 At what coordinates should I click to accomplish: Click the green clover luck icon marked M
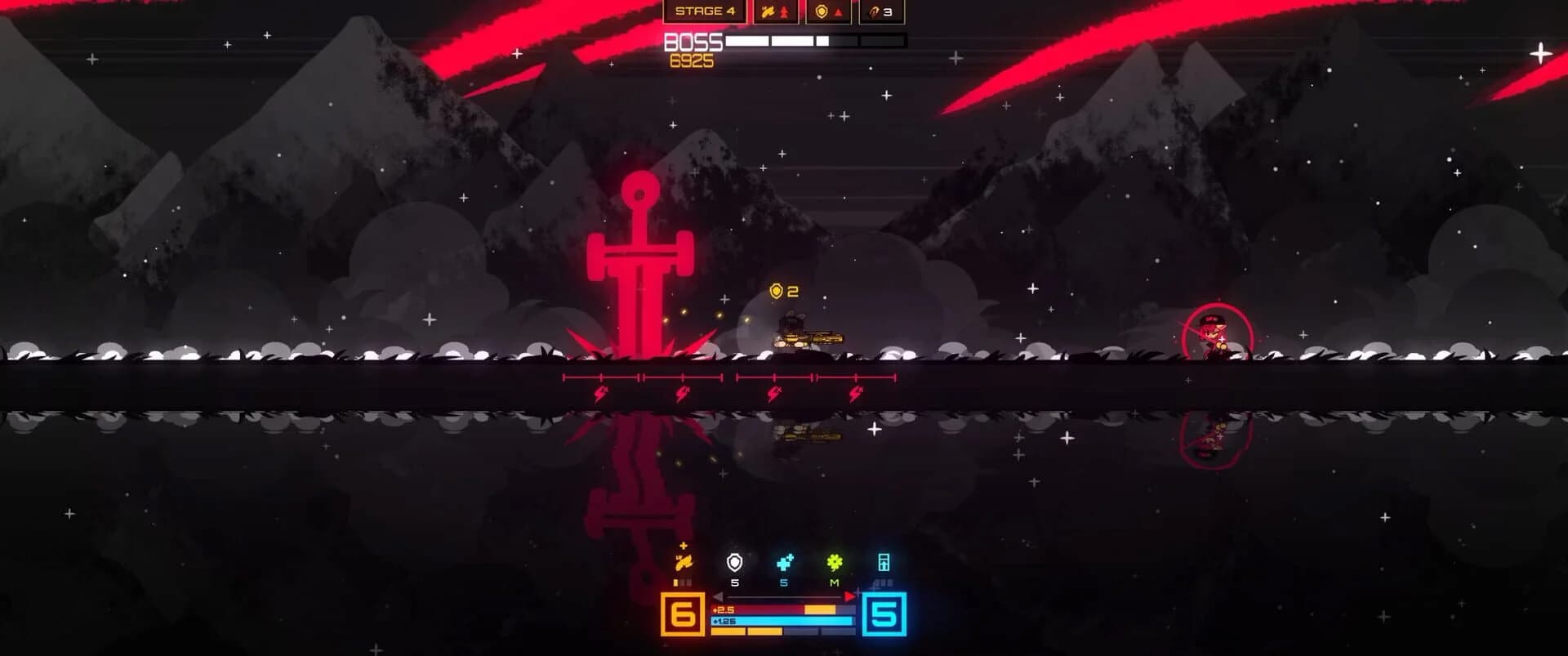pyautogui.click(x=835, y=562)
